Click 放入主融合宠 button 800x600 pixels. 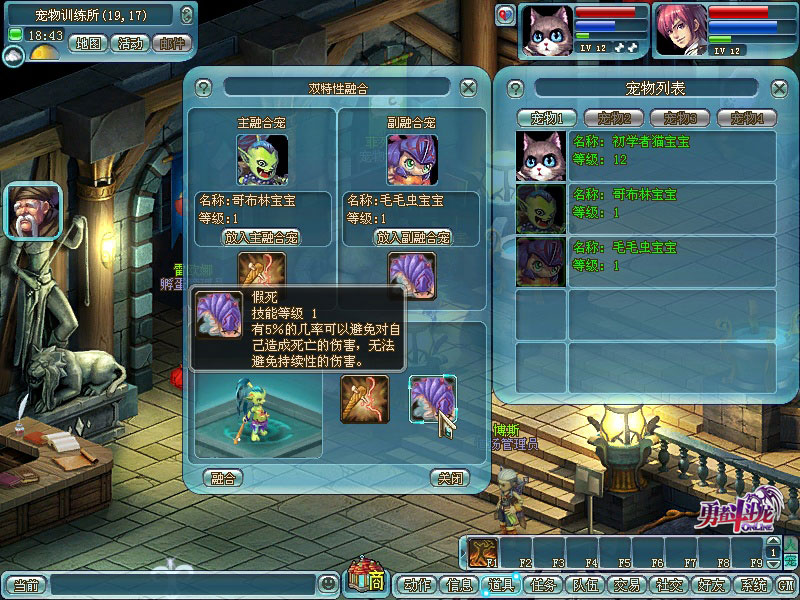(260, 238)
